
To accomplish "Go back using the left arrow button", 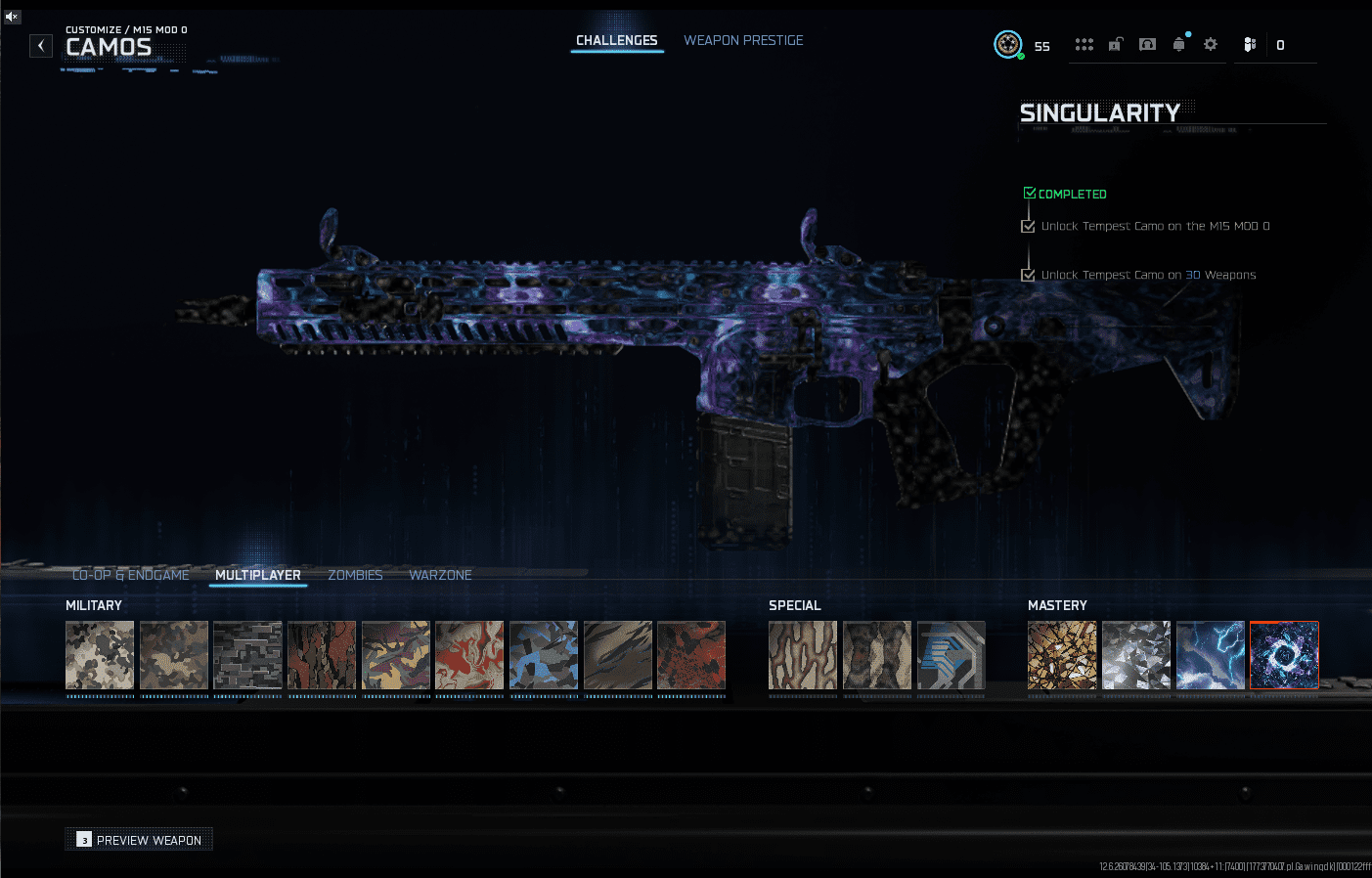I will coord(40,45).
